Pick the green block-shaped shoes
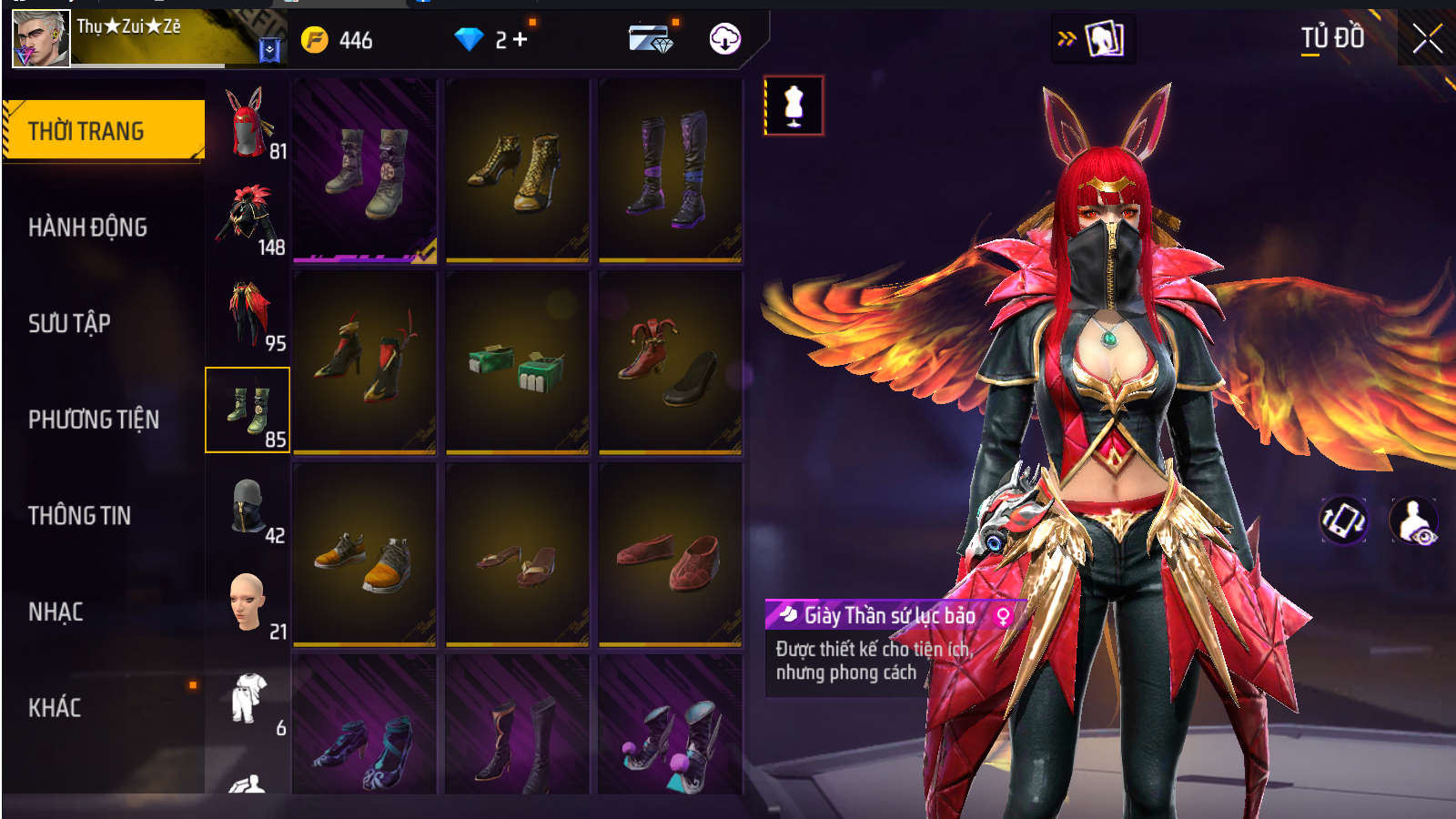 (x=517, y=364)
